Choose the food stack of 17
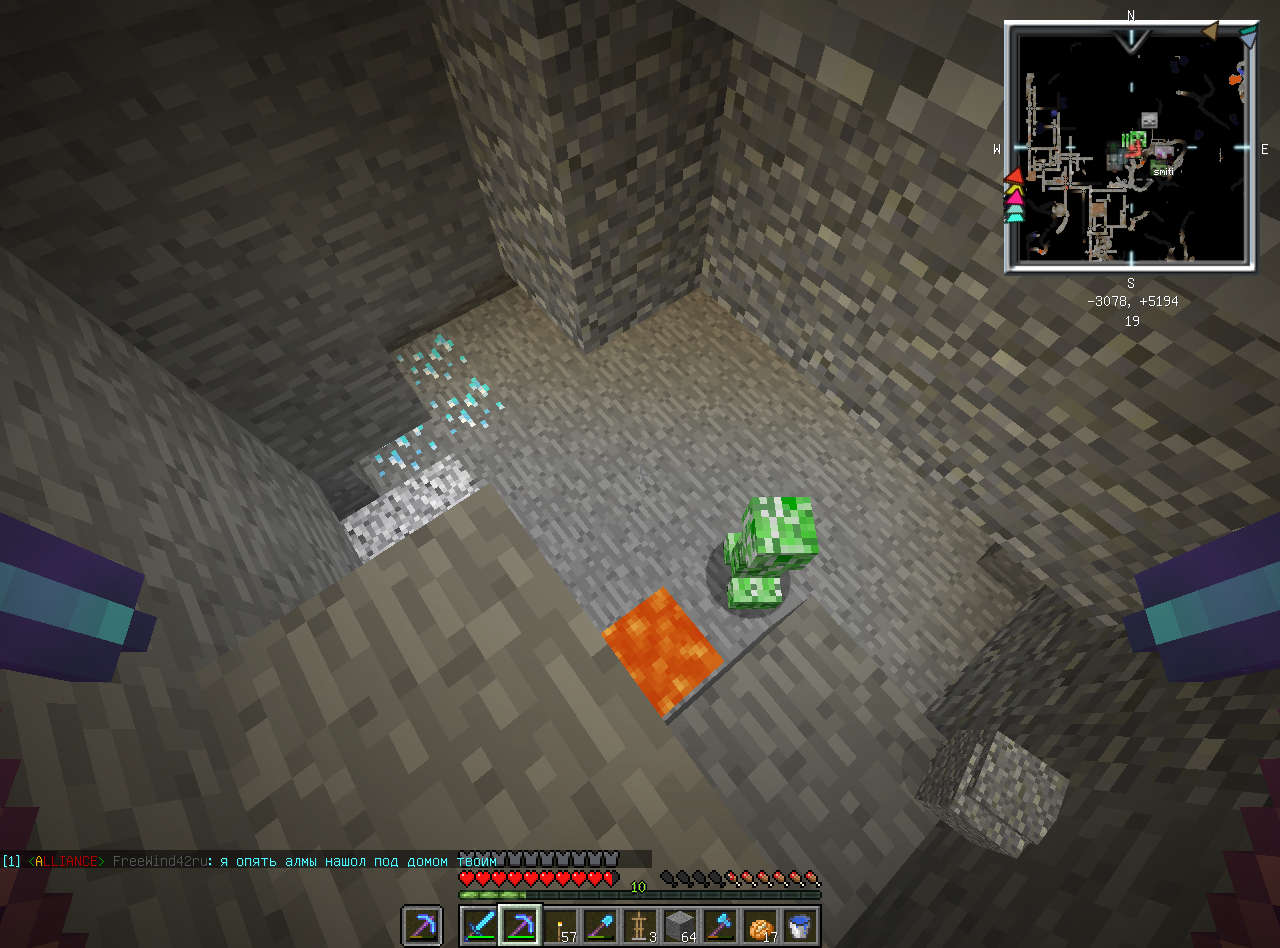This screenshot has width=1280, height=948. point(760,926)
